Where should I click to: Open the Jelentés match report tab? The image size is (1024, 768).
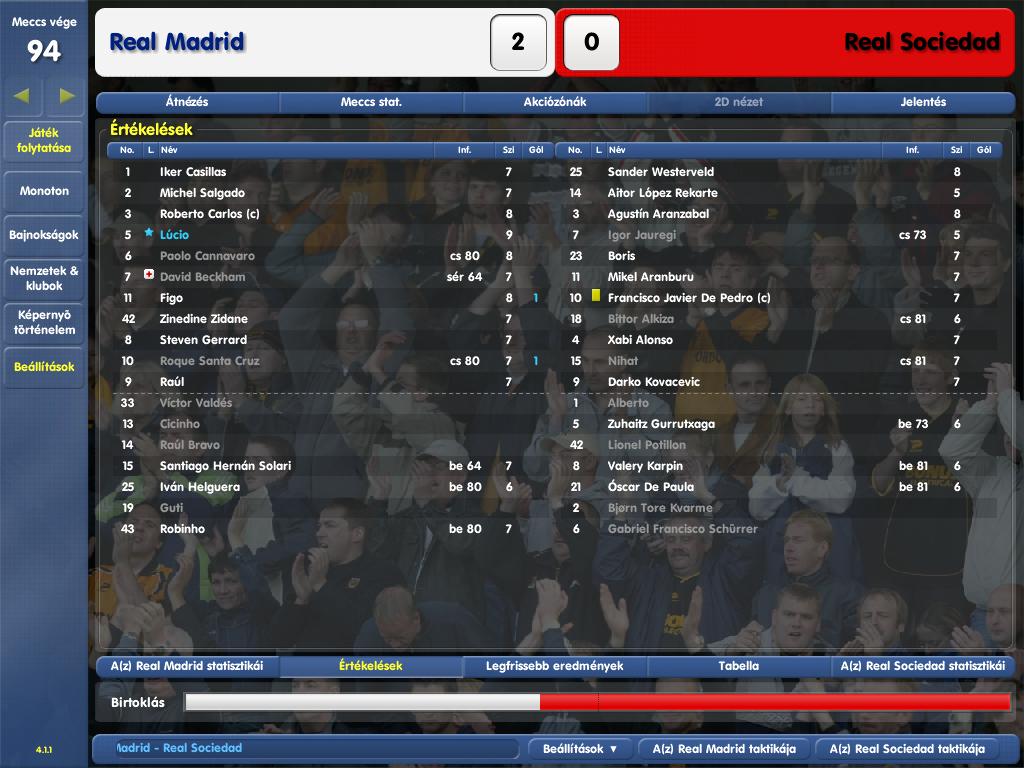923,102
